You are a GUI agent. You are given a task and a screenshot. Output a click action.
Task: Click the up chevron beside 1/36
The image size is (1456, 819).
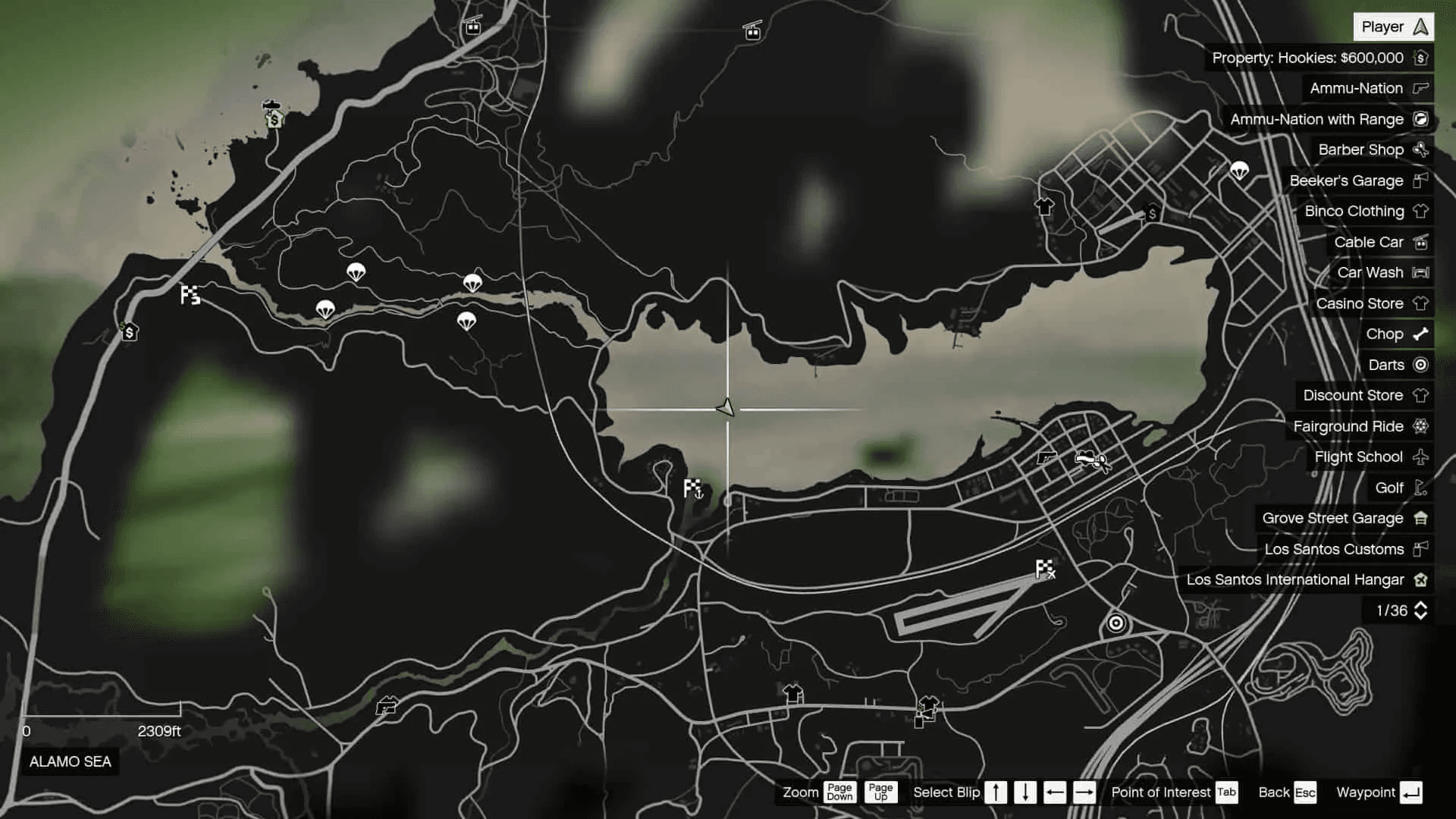1421,606
